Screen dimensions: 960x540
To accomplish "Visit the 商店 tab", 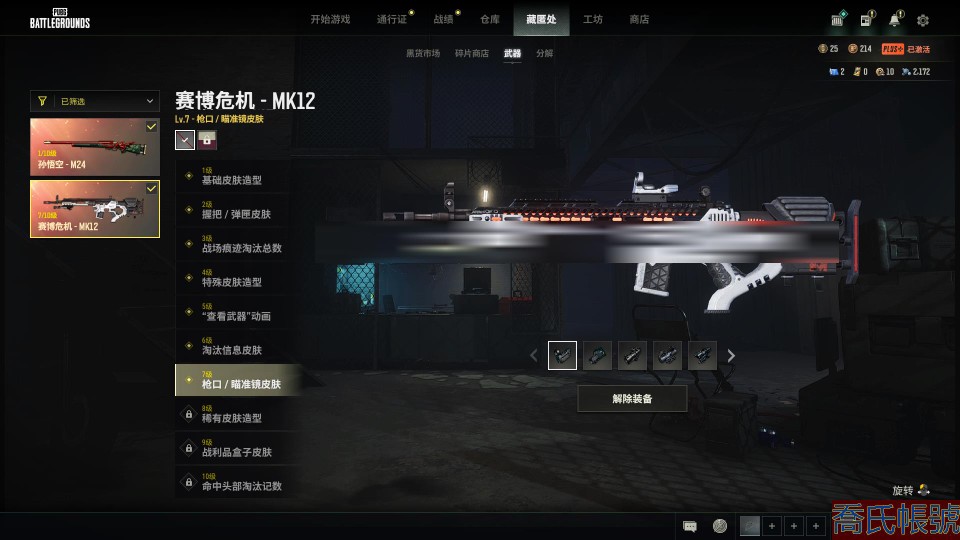I will pos(639,19).
